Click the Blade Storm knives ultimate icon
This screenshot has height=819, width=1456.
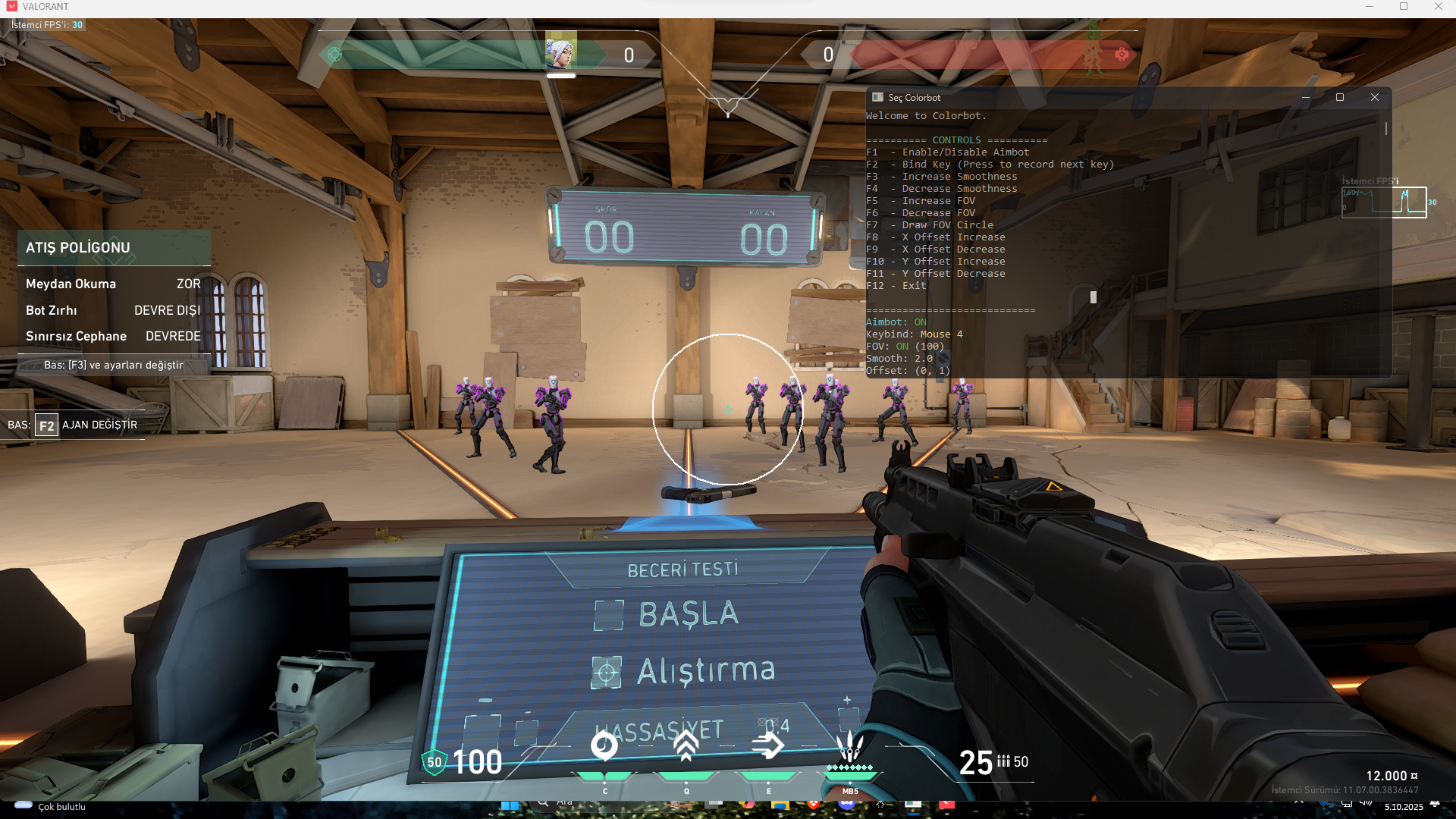[x=850, y=747]
